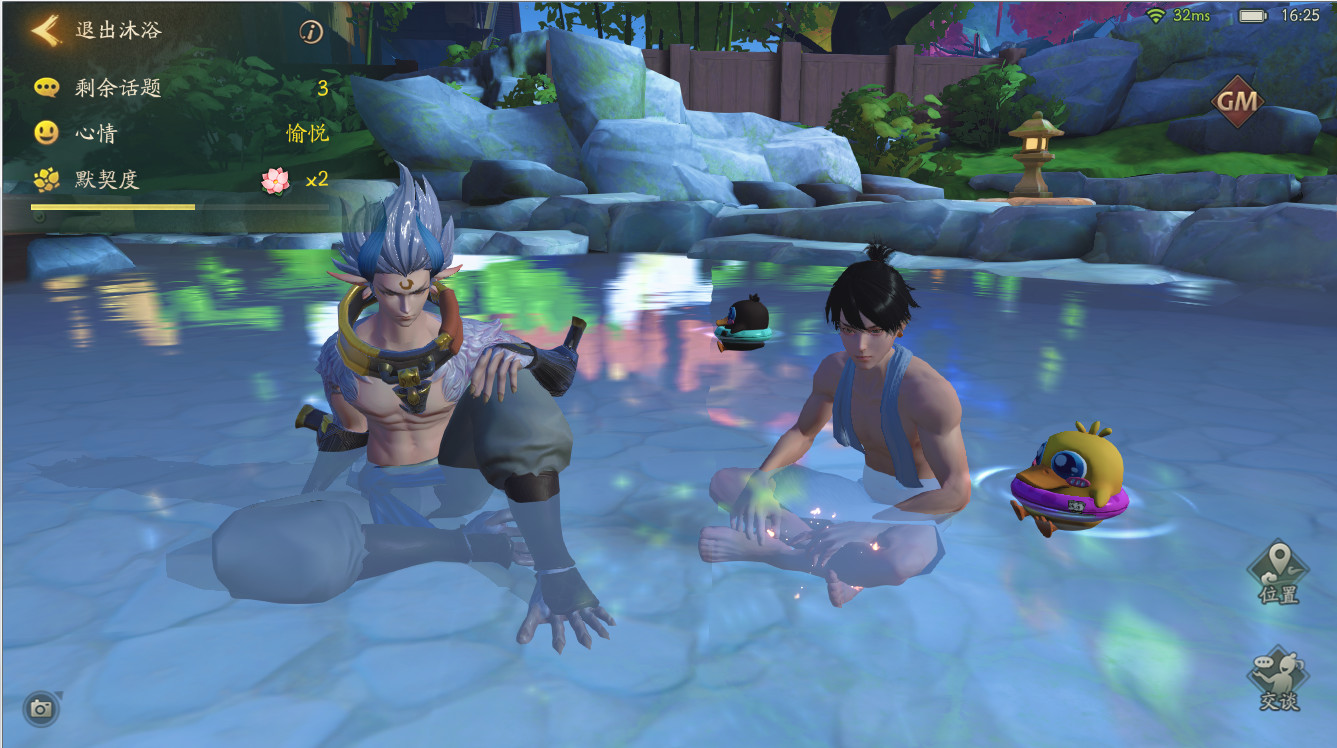The width and height of the screenshot is (1337, 748).
Task: Tap the 位置 position button
Action: pos(1278,572)
